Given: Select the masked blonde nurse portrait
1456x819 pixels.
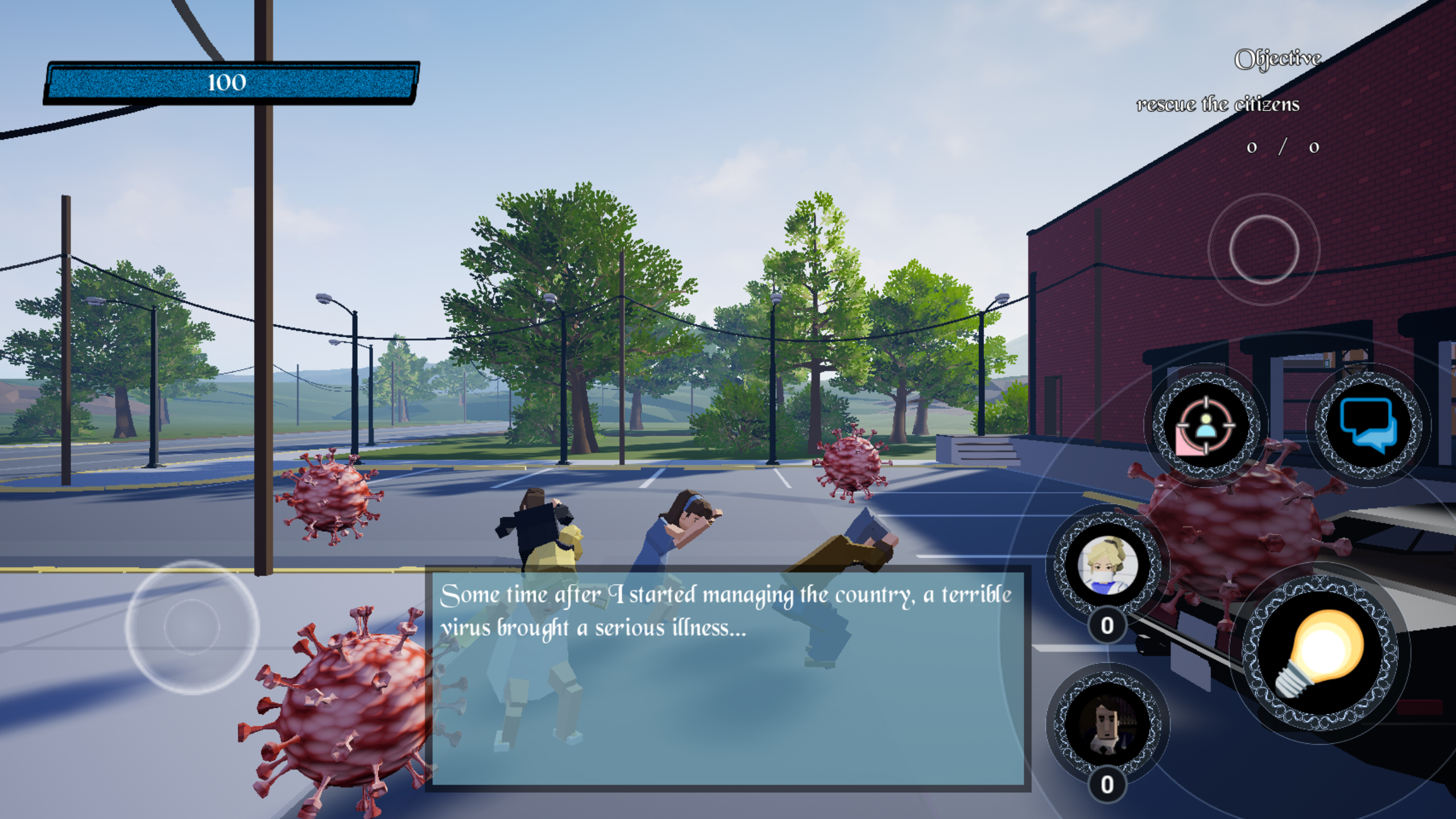Looking at the screenshot, I should pyautogui.click(x=1107, y=565).
